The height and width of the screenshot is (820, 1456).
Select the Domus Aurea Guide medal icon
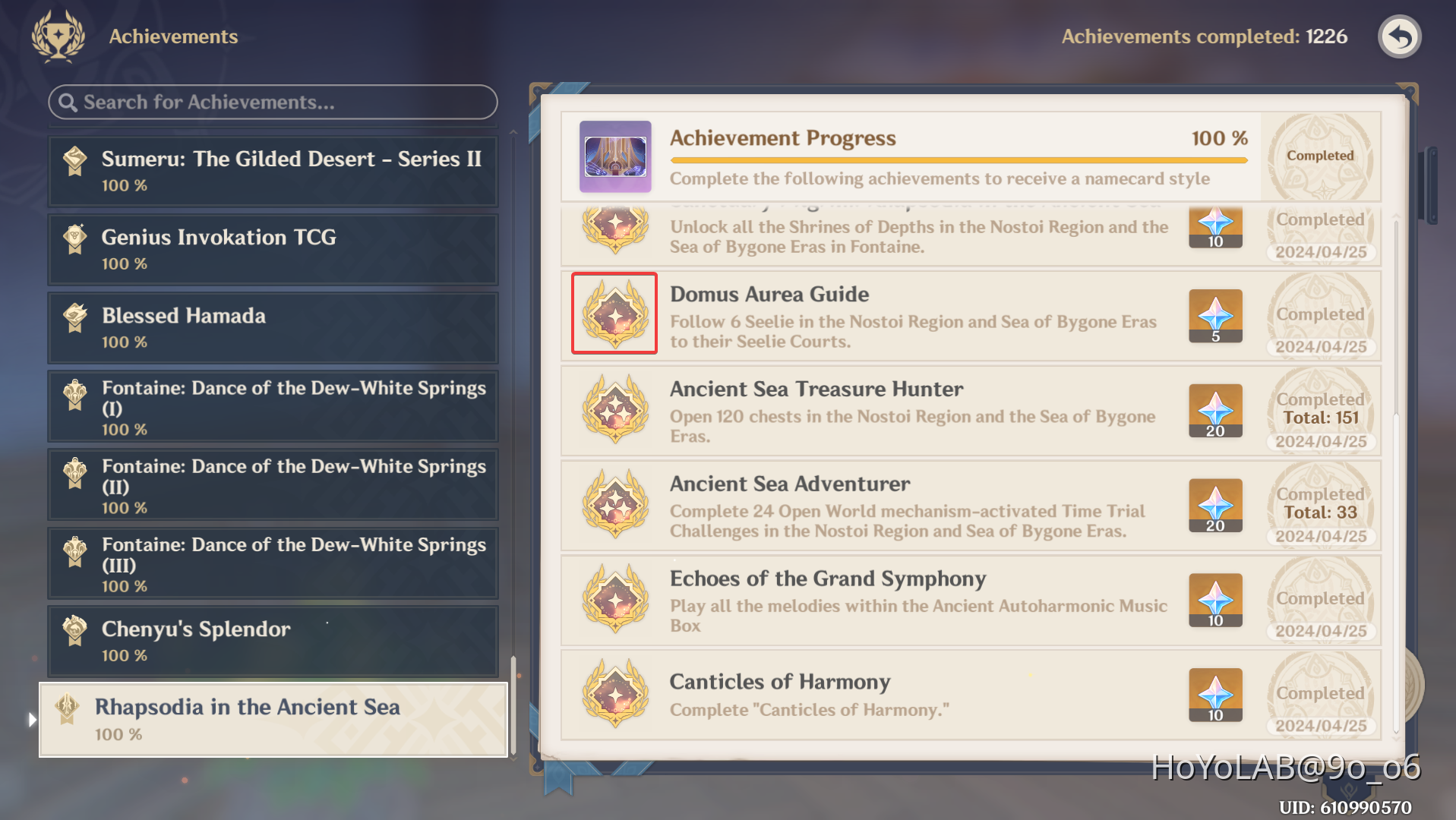click(x=614, y=313)
